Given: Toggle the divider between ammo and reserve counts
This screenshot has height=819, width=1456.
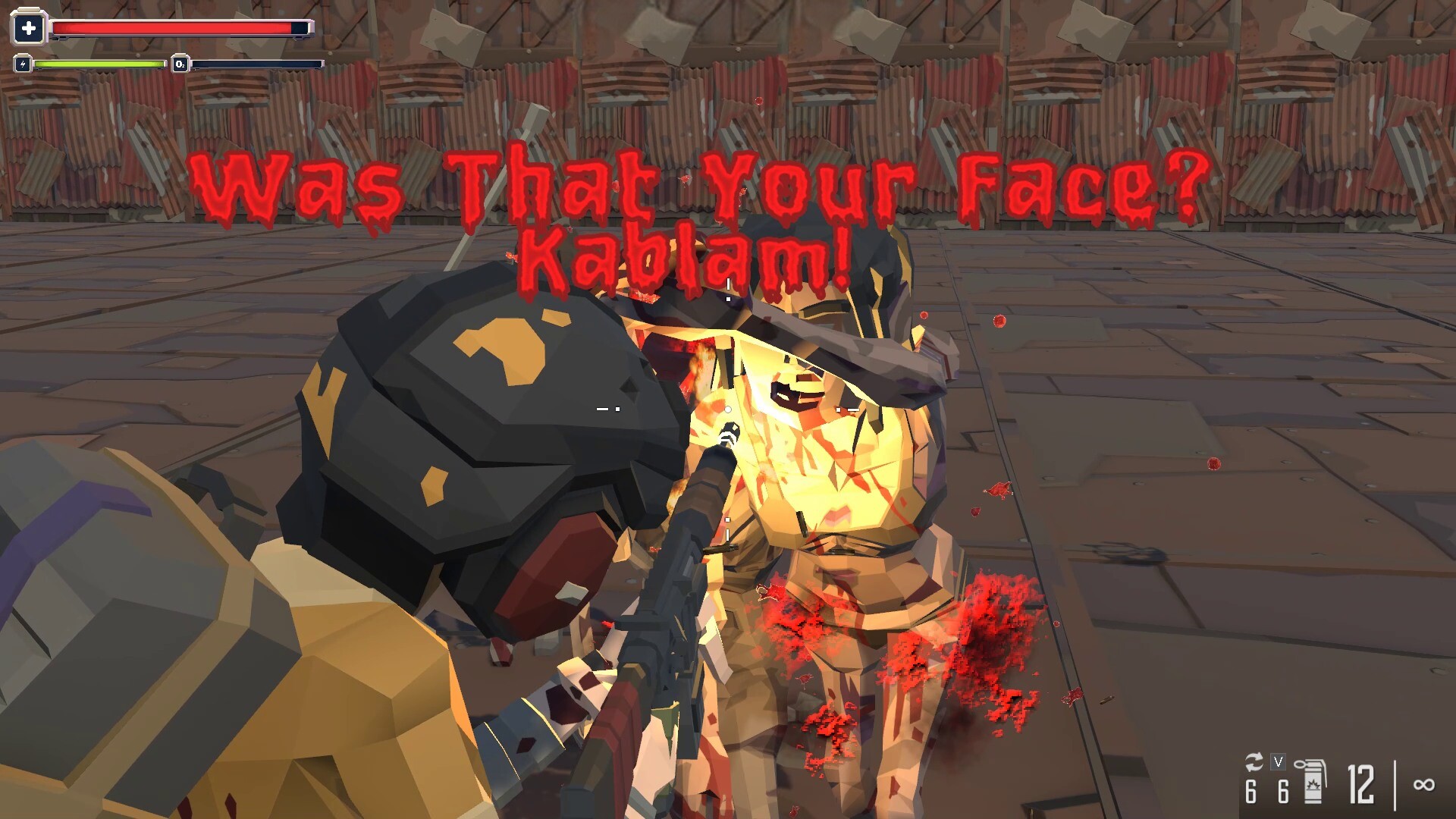Looking at the screenshot, I should coord(1394,785).
